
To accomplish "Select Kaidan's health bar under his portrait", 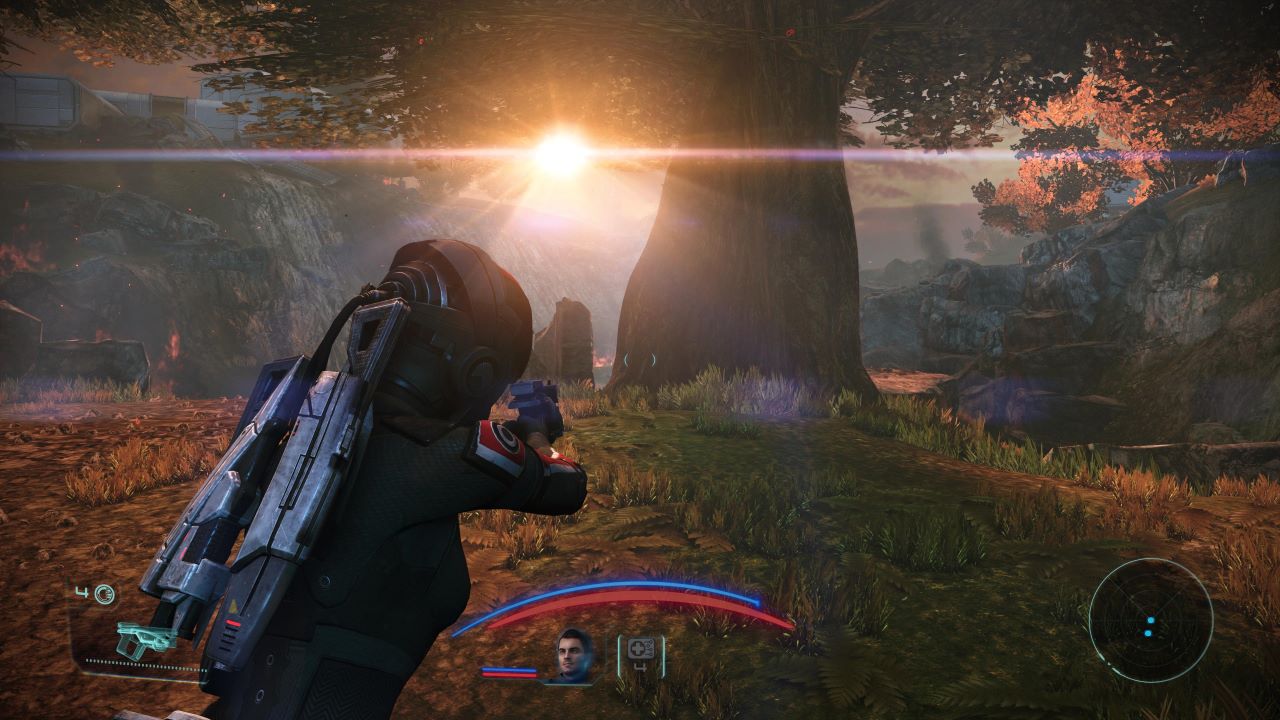I will tap(510, 673).
